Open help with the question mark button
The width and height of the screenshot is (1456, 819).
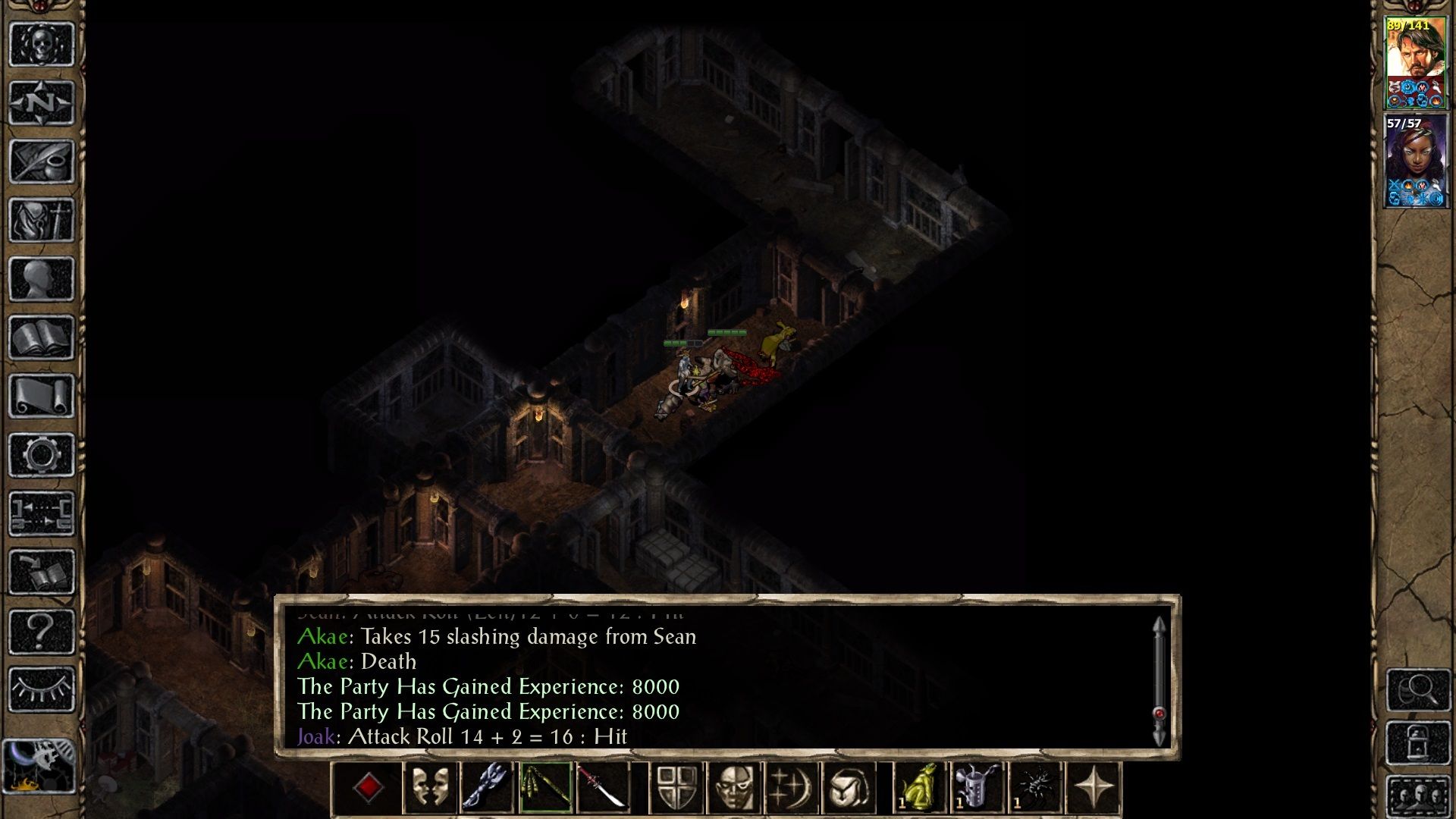tap(42, 631)
